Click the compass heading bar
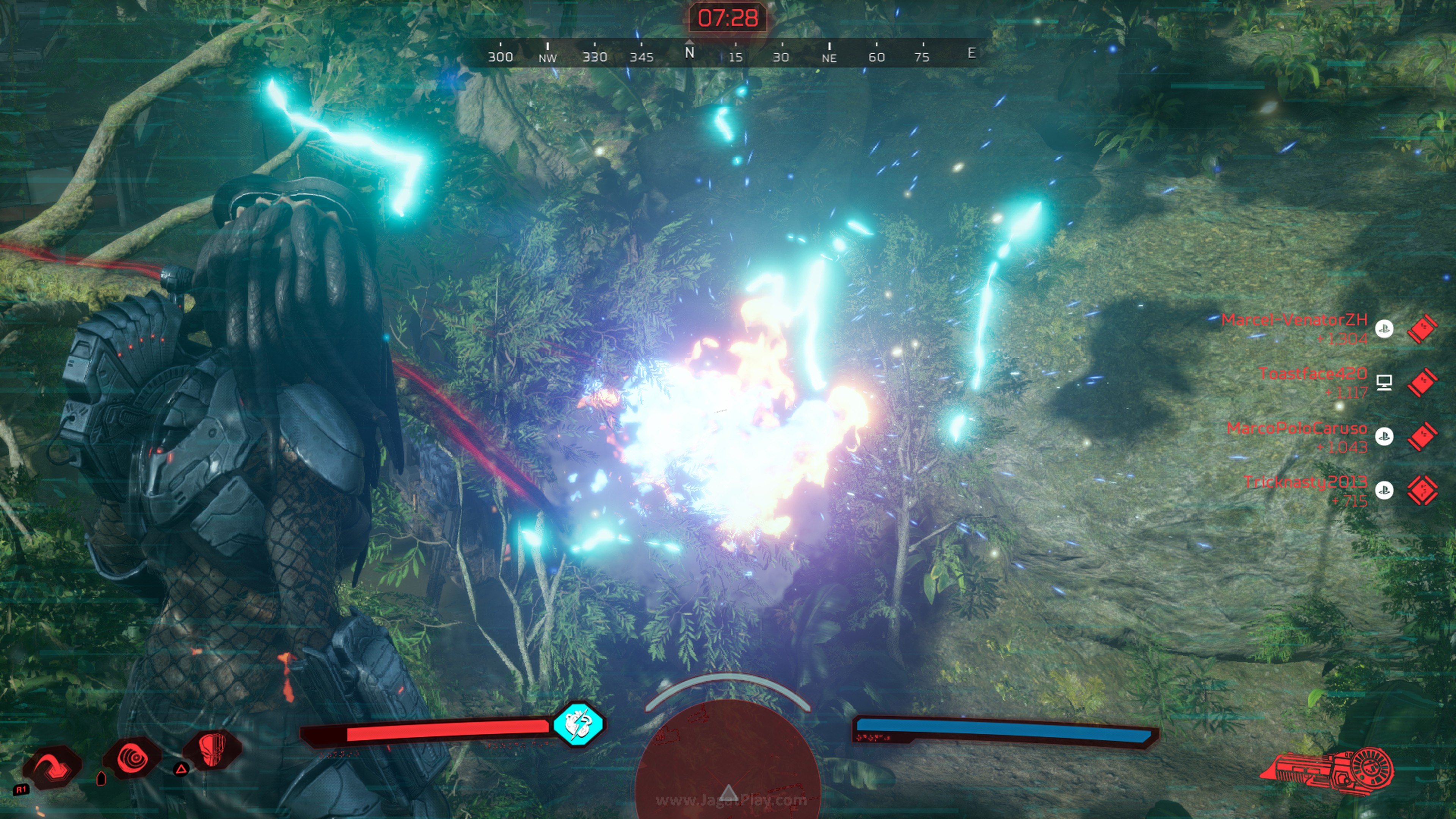Image resolution: width=1456 pixels, height=819 pixels. 728,54
